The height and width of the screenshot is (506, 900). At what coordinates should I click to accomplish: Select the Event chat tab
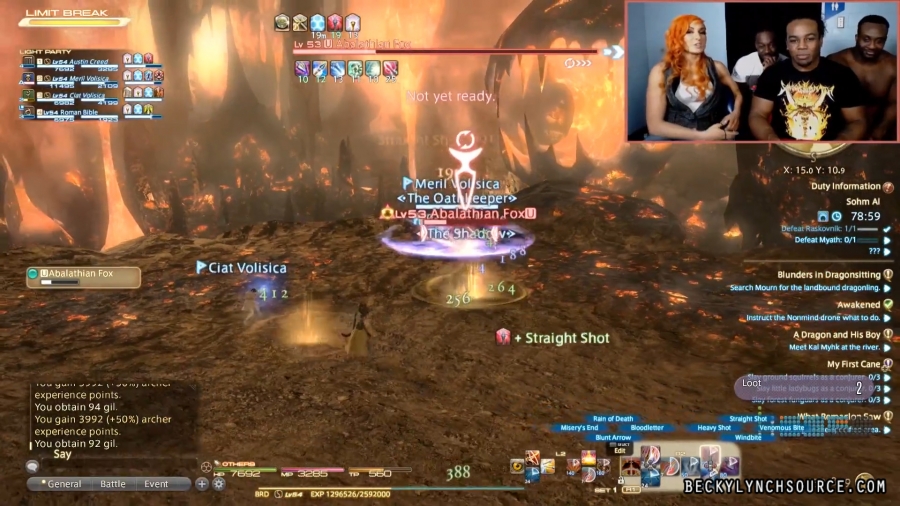tap(156, 484)
